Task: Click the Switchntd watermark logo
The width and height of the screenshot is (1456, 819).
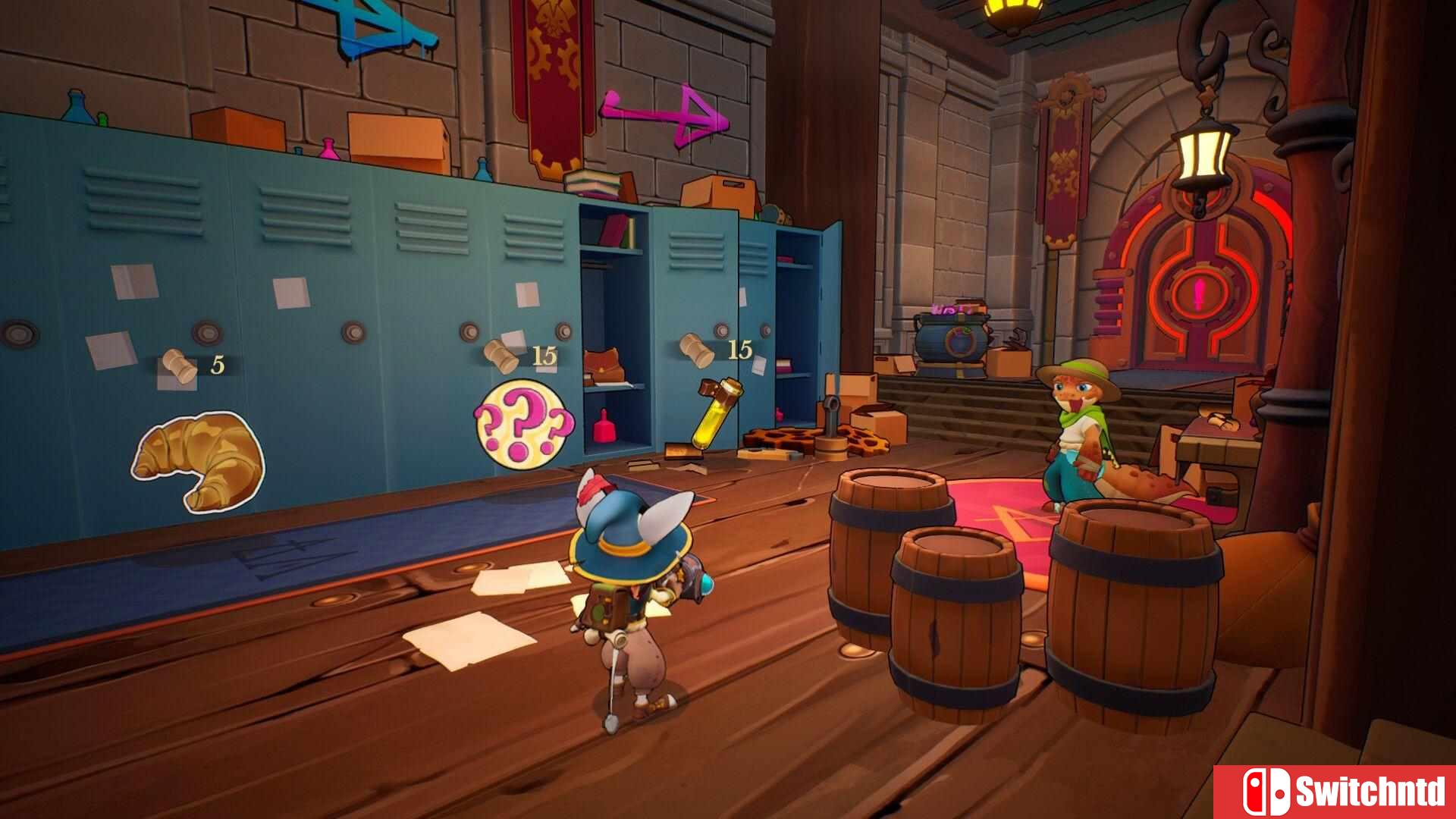Action: click(1335, 792)
